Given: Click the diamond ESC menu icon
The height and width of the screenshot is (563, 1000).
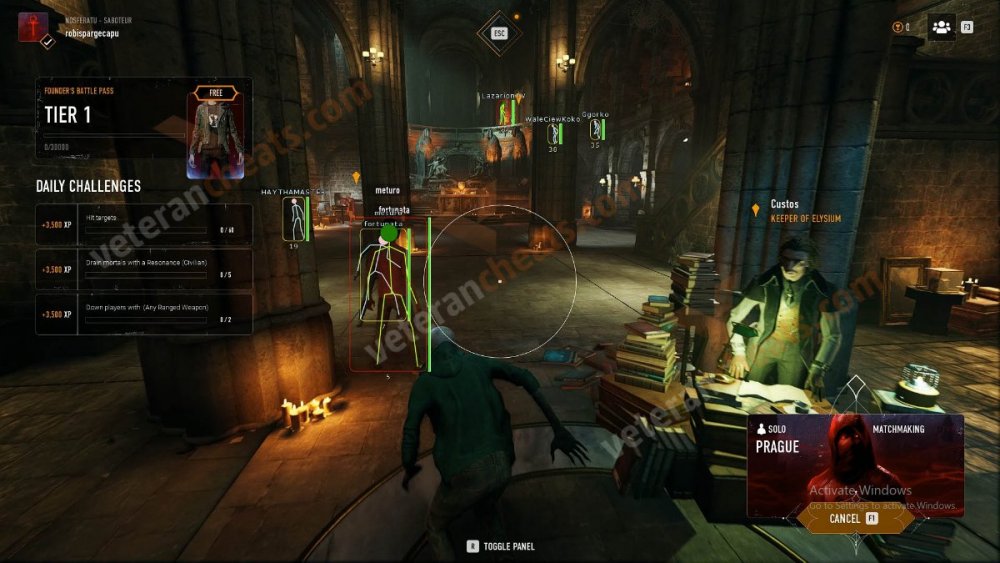Looking at the screenshot, I should 500,32.
